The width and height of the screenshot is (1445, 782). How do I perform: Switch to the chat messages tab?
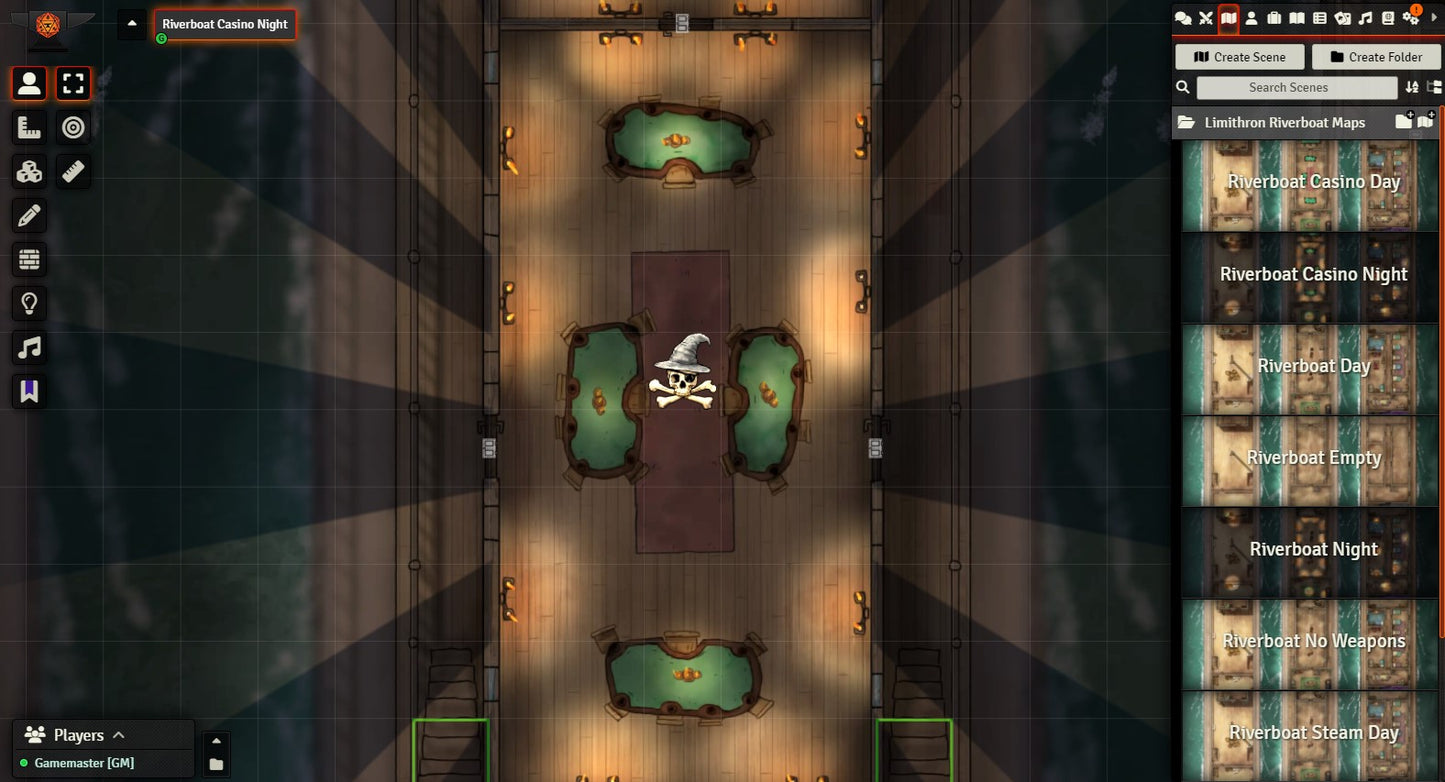coord(1183,18)
